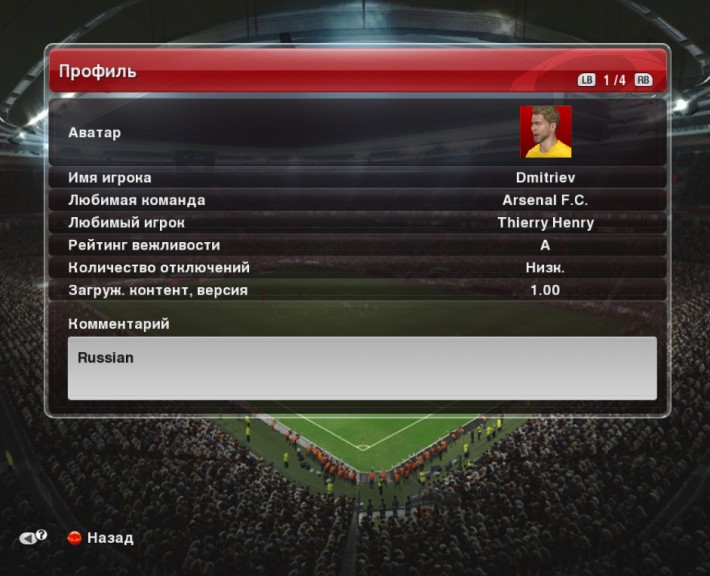Viewport: 710px width, 576px height.
Task: Choose the Имя игрока row
Action: 357,178
